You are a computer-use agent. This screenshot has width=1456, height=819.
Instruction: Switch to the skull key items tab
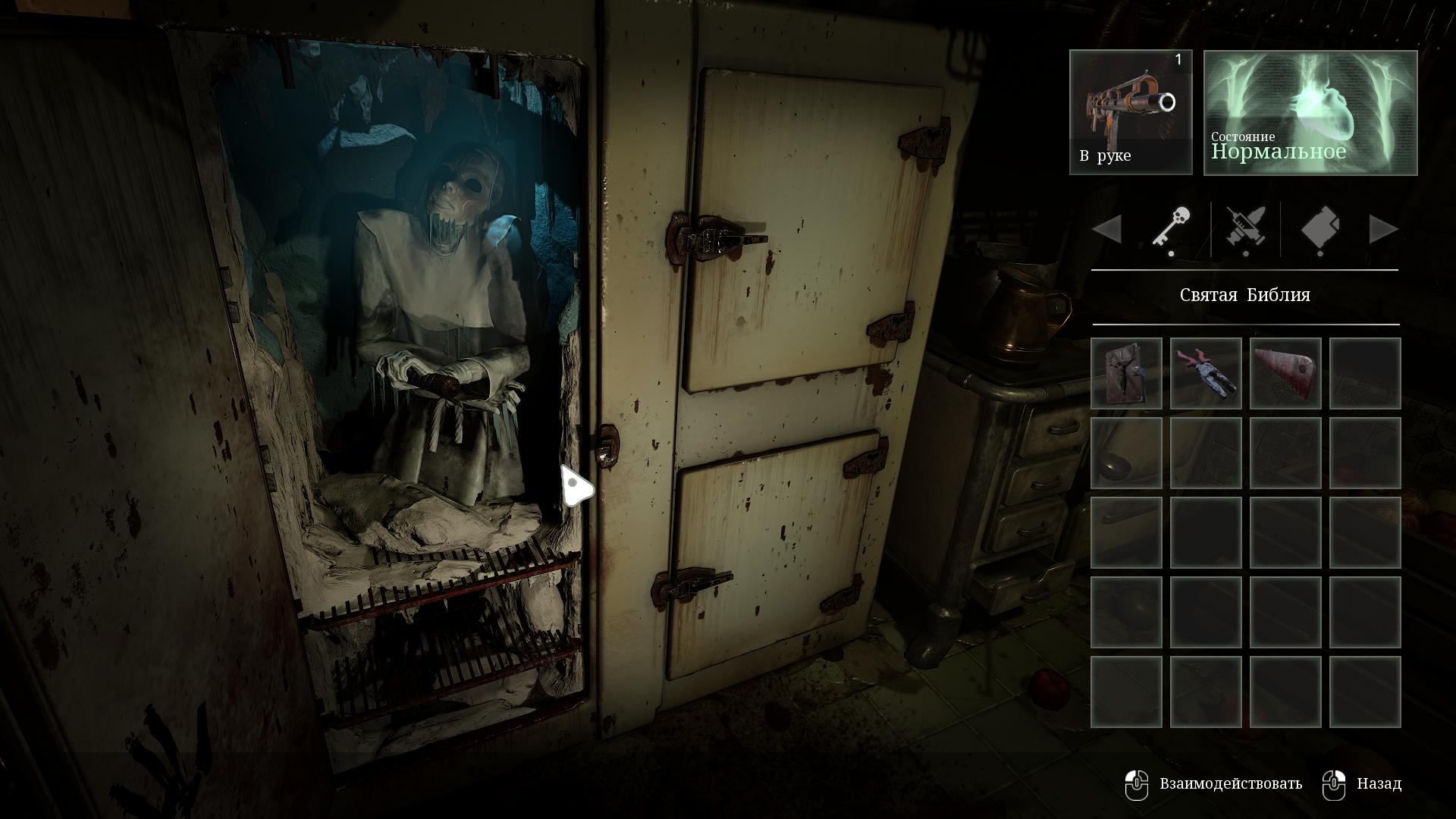click(x=1172, y=228)
